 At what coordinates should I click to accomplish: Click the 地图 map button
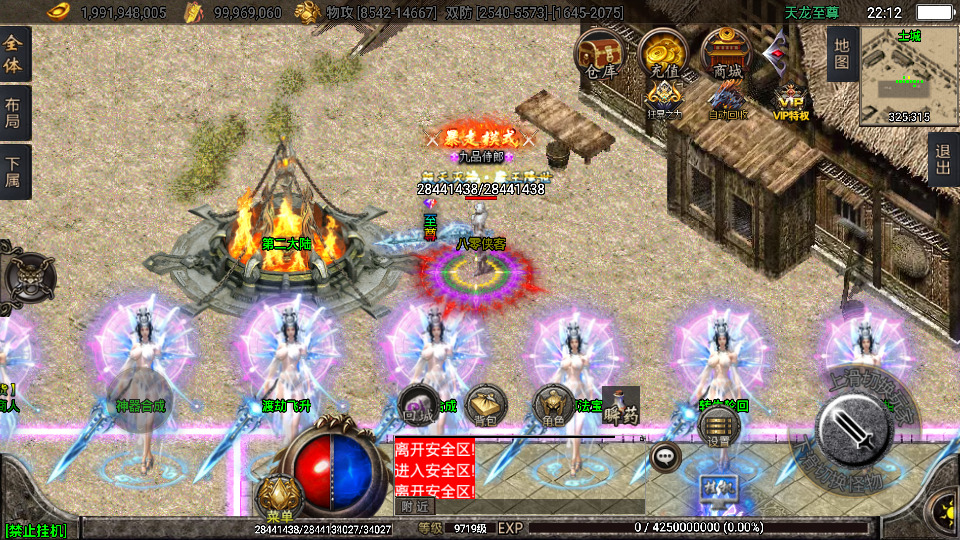[842, 54]
